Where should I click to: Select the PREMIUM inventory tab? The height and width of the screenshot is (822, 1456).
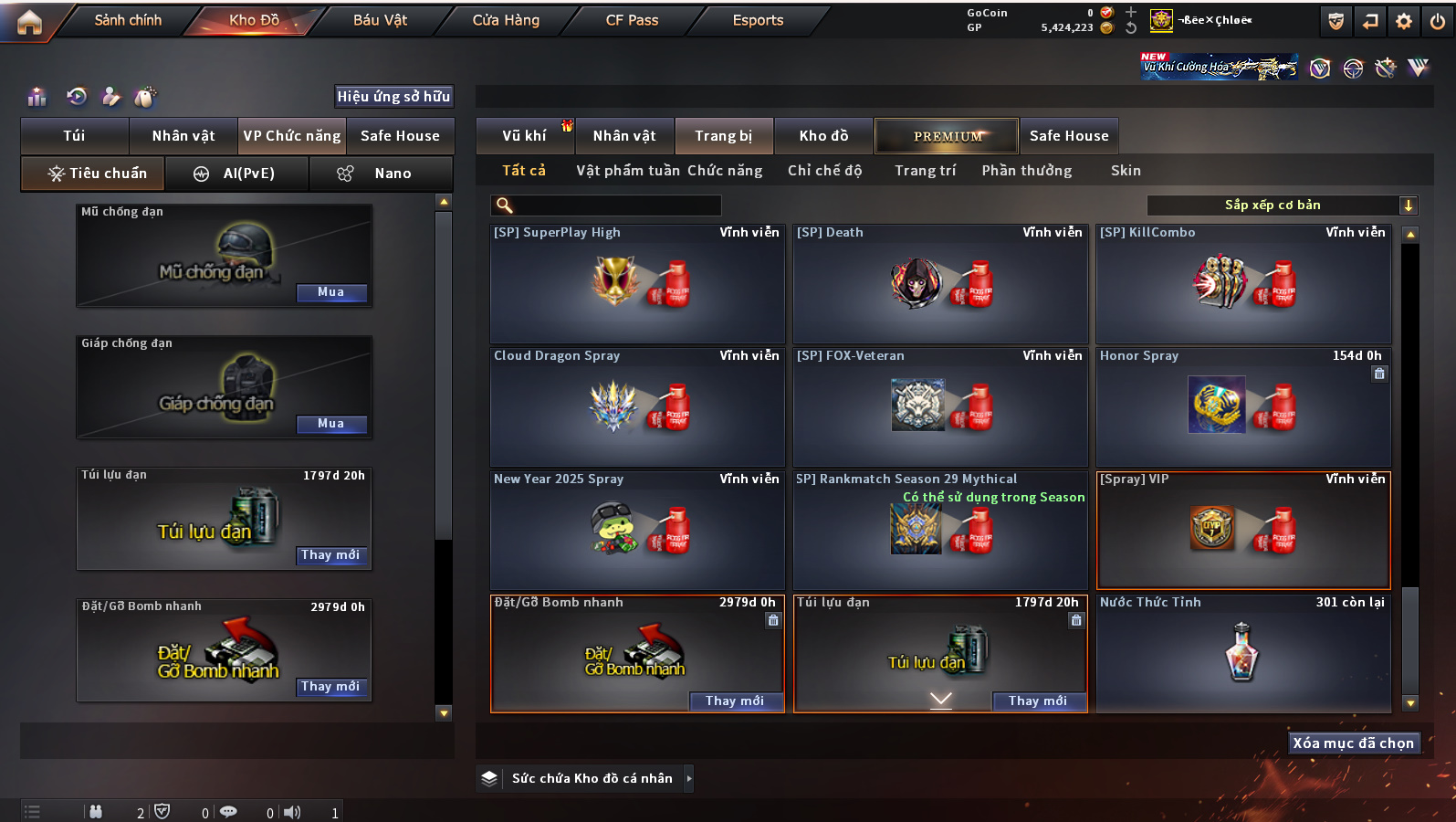click(x=947, y=136)
